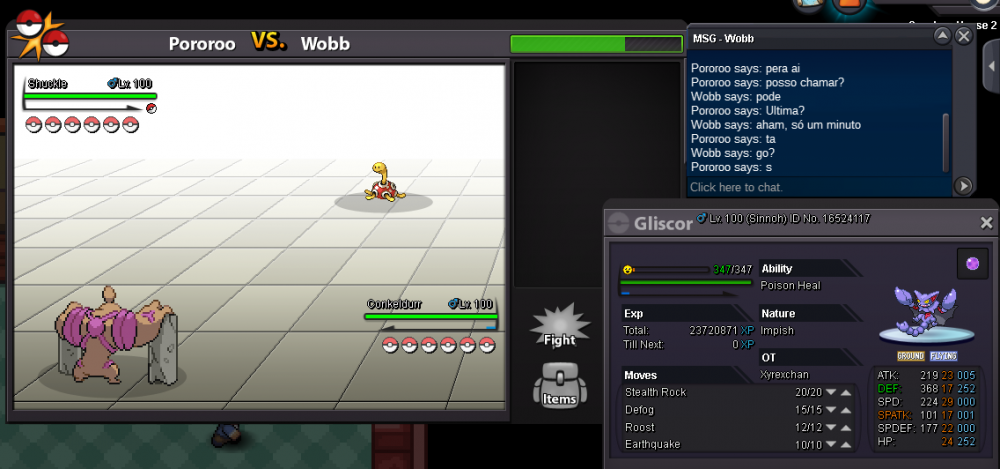Minimize the Wobb message window
Viewport: 1000px width, 469px height.
pyautogui.click(x=942, y=36)
